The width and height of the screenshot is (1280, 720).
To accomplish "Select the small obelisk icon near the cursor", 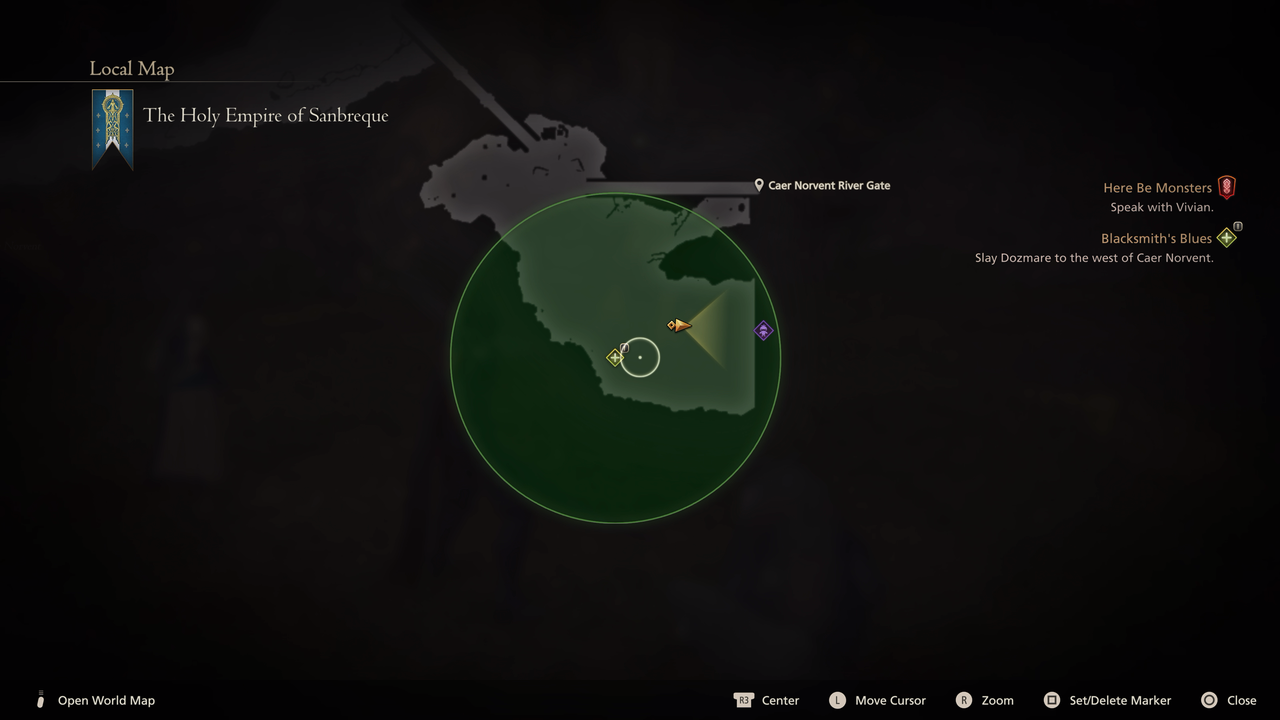I will (625, 345).
